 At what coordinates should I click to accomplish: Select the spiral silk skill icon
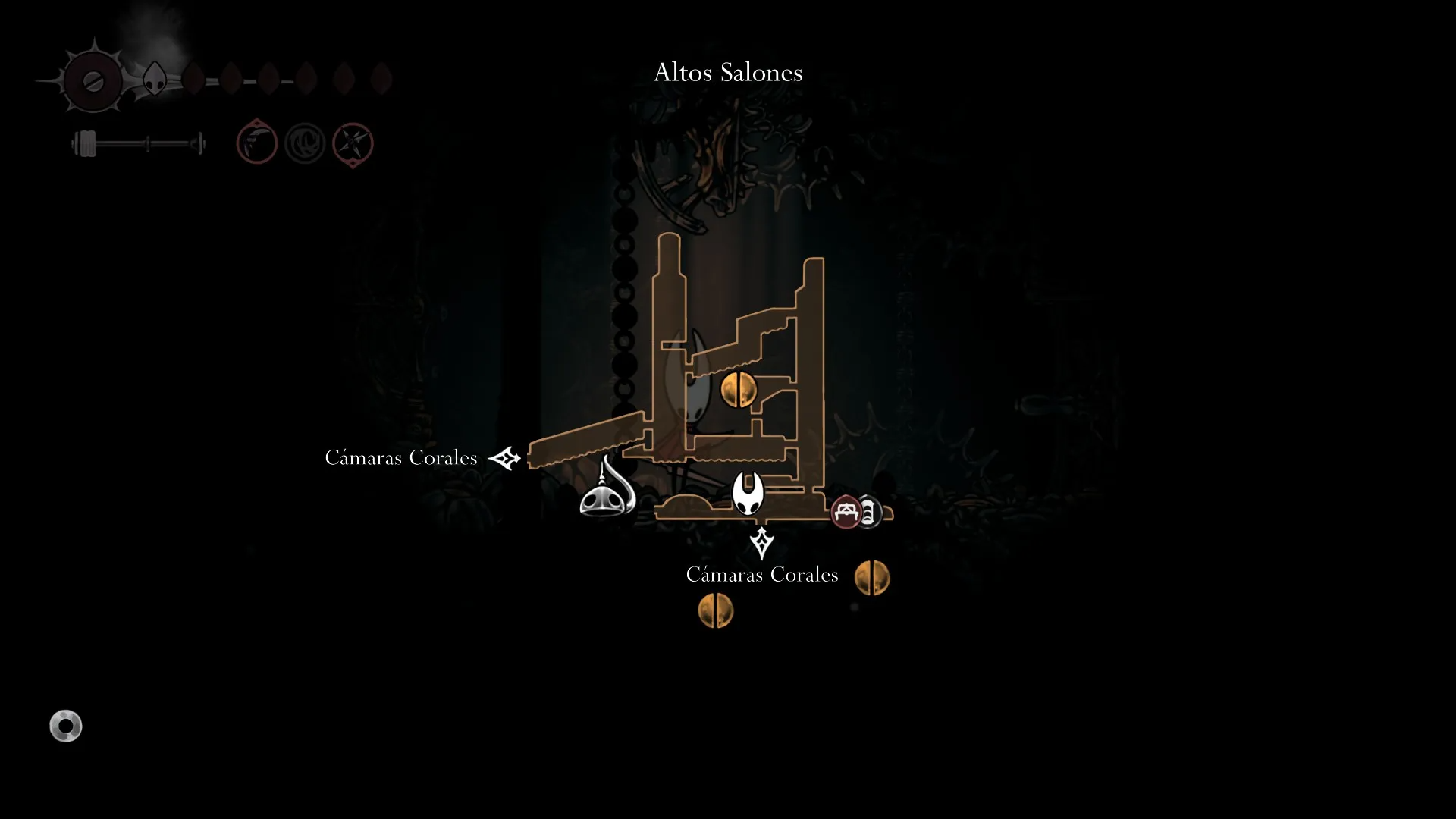click(305, 143)
